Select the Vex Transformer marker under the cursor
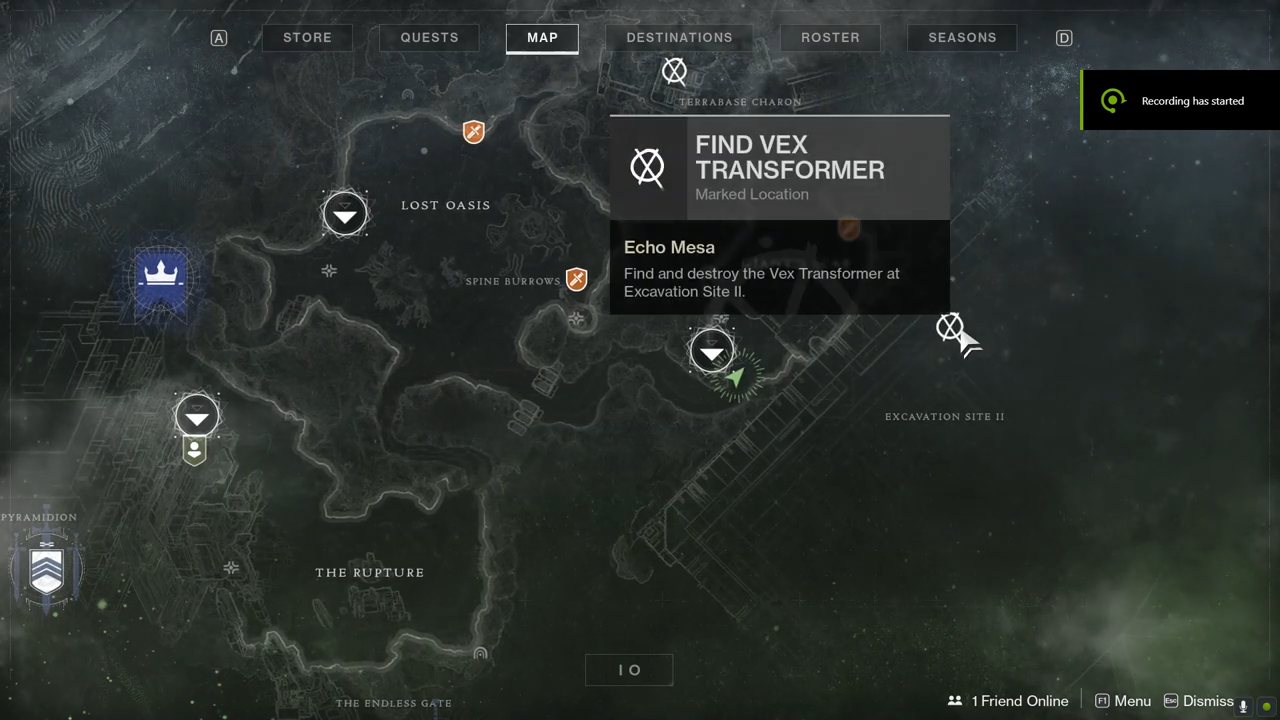The image size is (1280, 720). pyautogui.click(x=949, y=326)
